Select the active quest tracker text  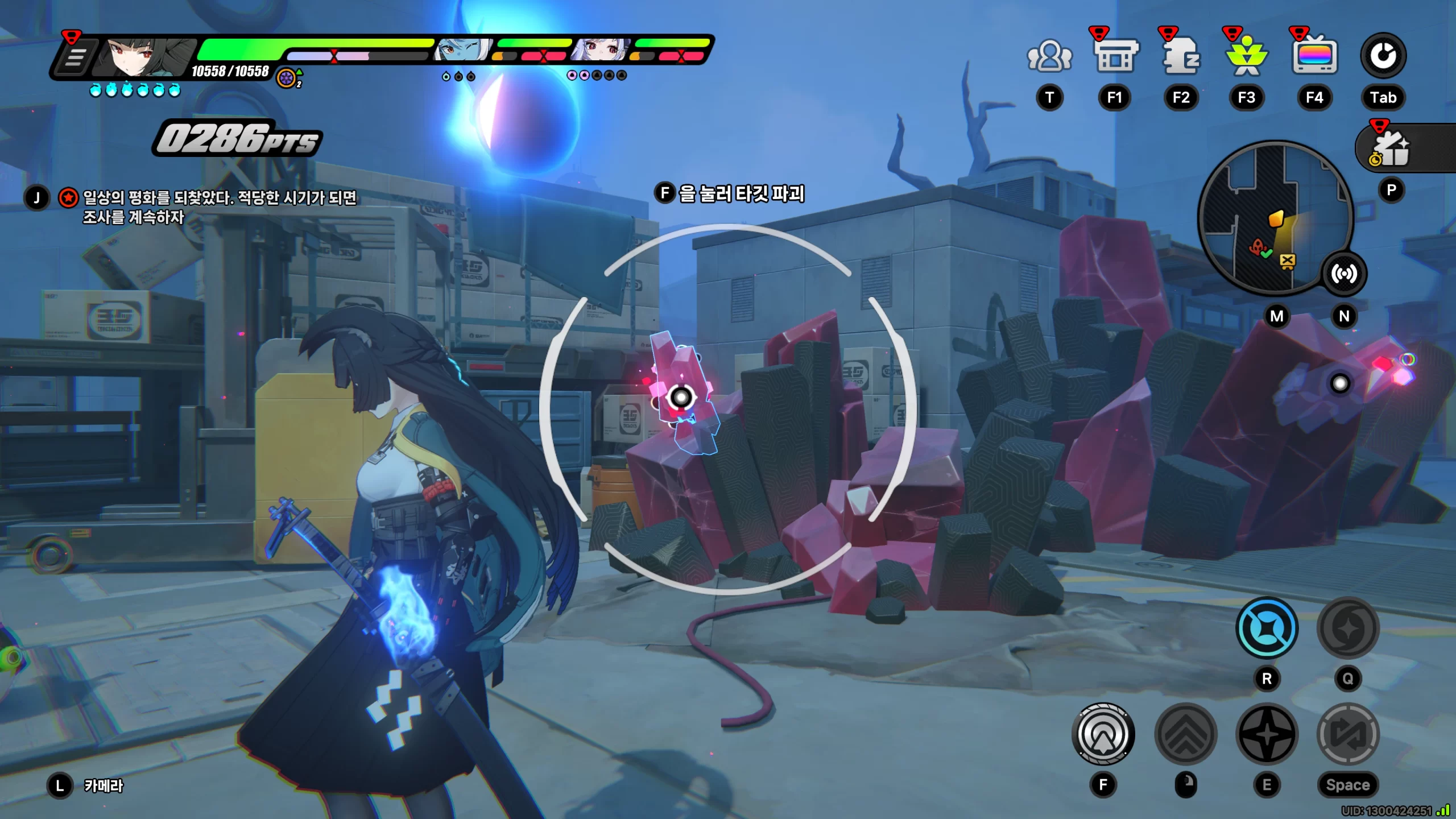coord(219,207)
